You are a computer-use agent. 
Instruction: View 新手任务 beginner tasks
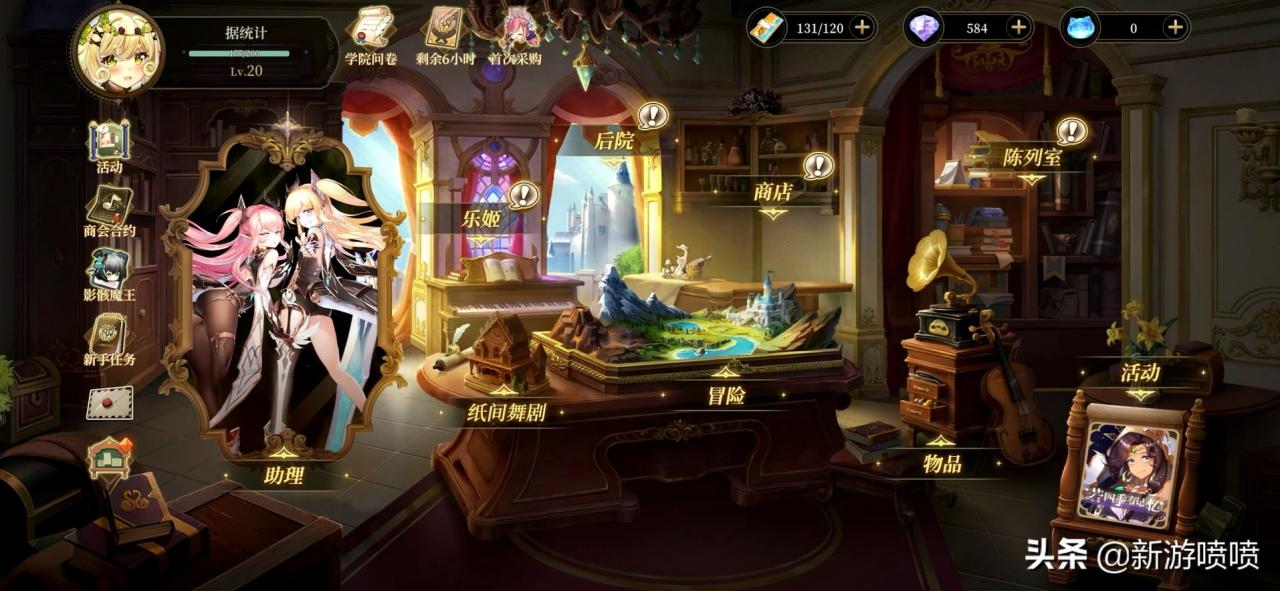point(109,340)
